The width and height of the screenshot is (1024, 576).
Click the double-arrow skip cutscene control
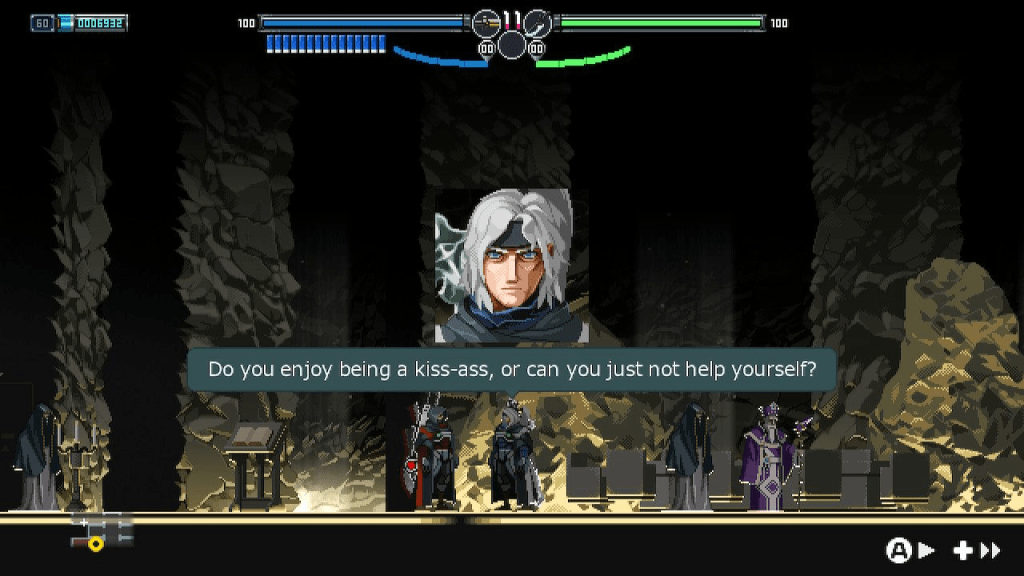tap(990, 550)
